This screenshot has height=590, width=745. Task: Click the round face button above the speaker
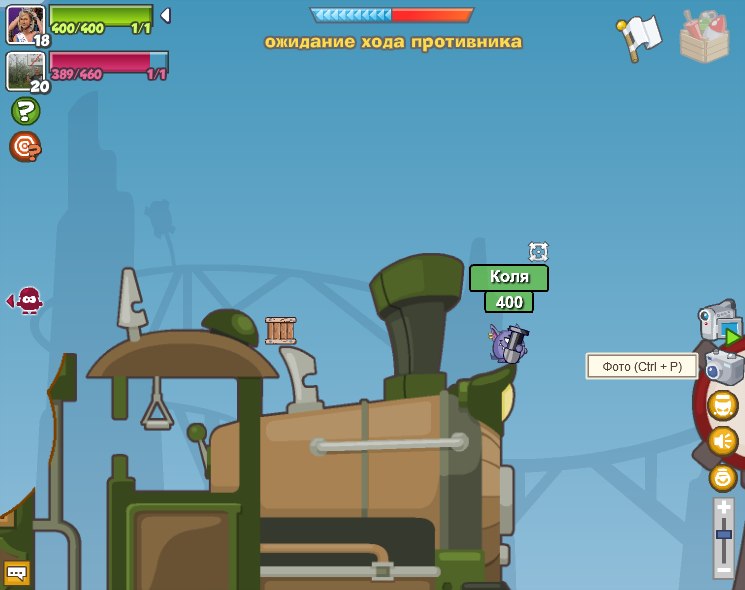pos(722,405)
